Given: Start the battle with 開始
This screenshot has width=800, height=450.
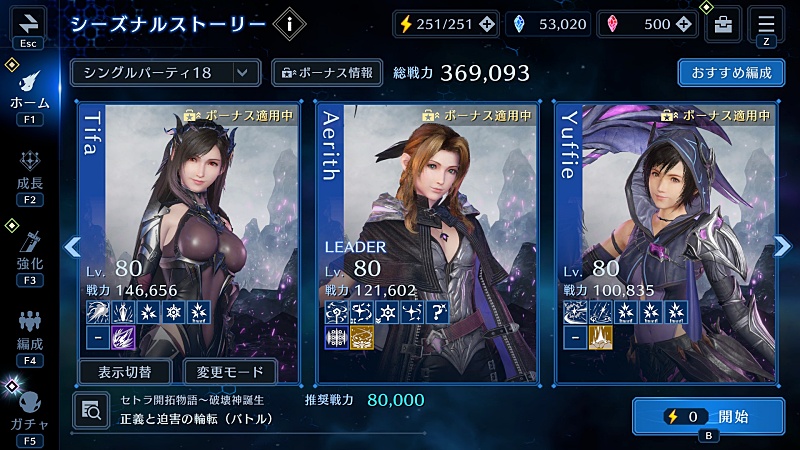Looking at the screenshot, I should pyautogui.click(x=708, y=417).
